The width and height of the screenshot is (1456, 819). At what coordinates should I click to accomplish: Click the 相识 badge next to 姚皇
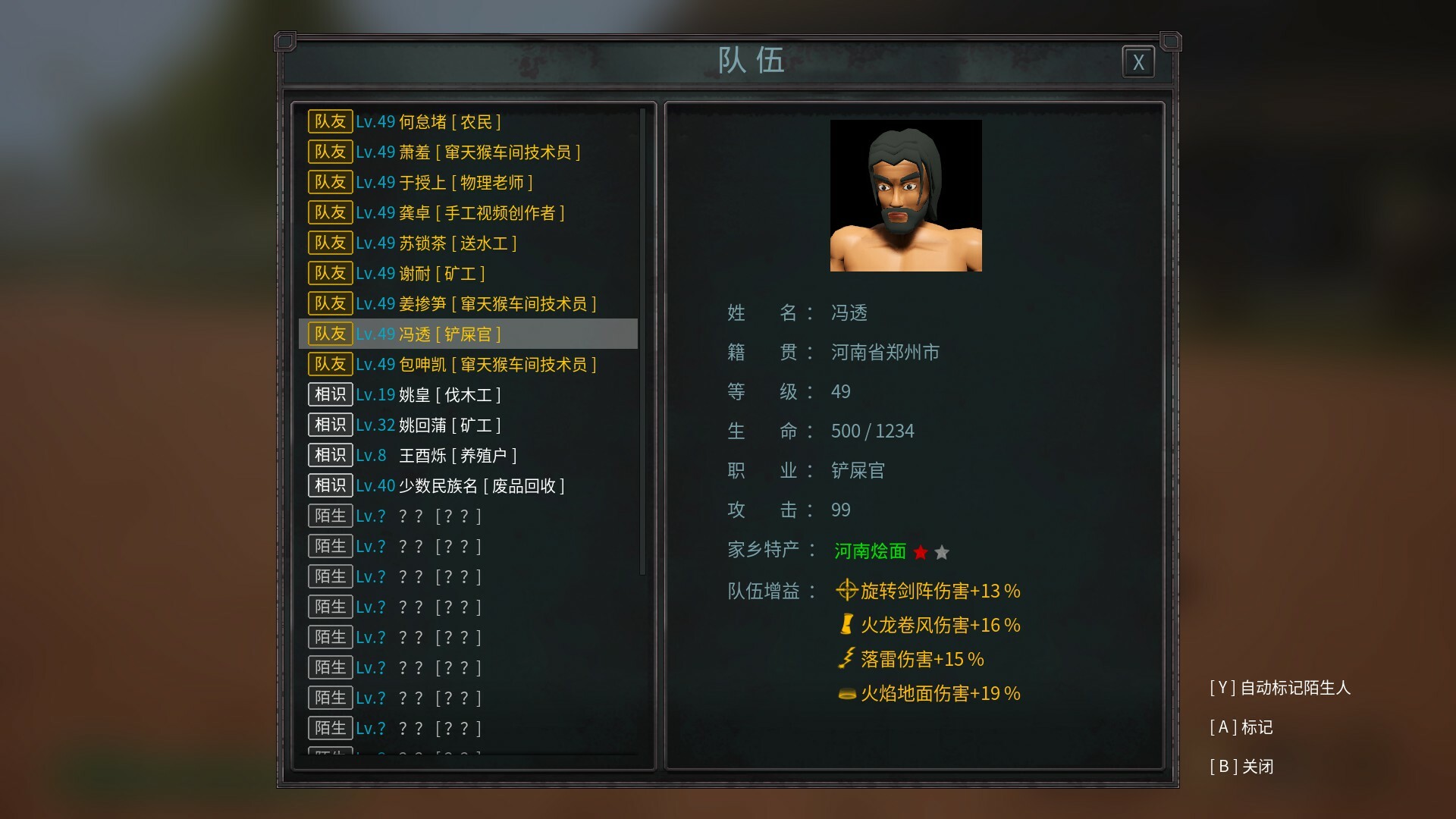[x=330, y=394]
